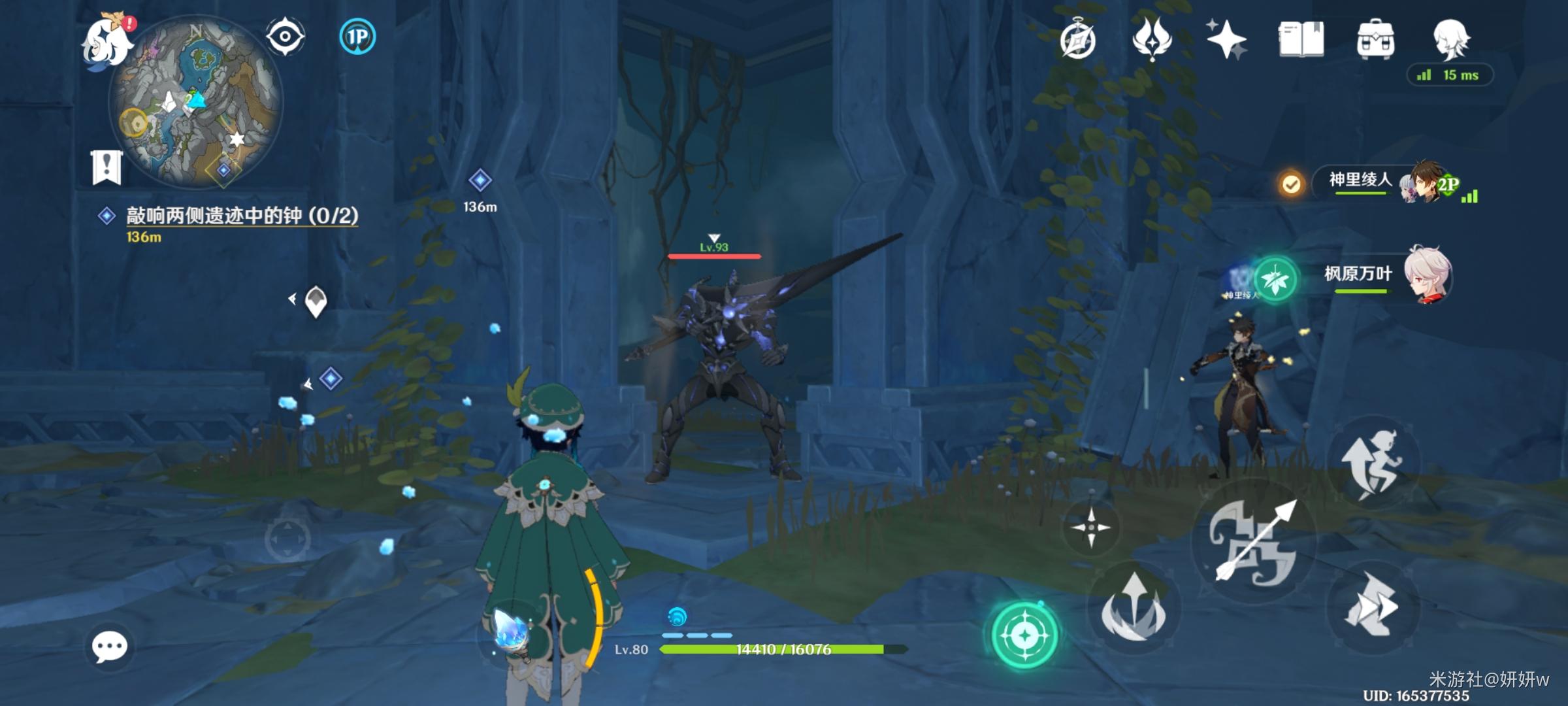Open the character head menu icon
This screenshot has width=1568, height=706.
1451,38
